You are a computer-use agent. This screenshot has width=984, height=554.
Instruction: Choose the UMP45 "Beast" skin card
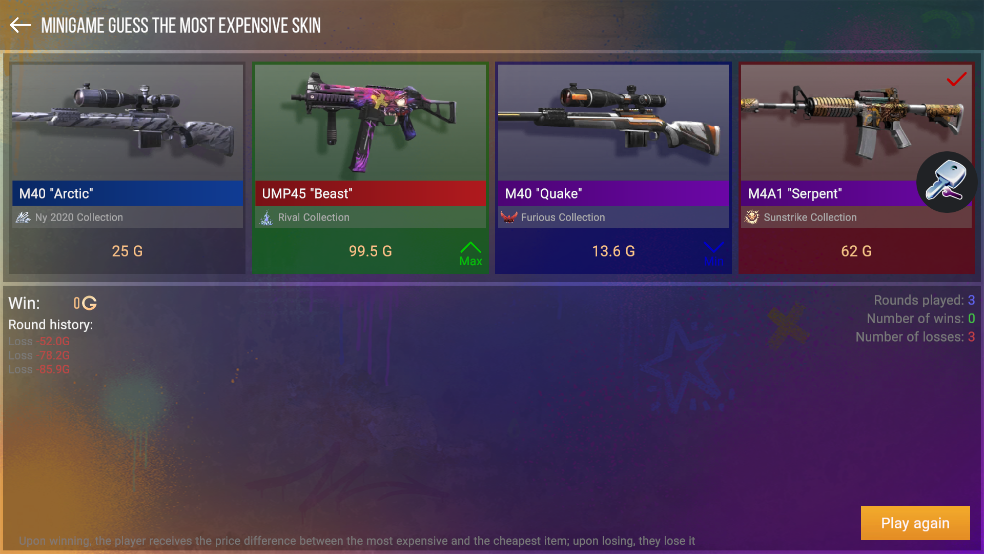click(x=370, y=168)
